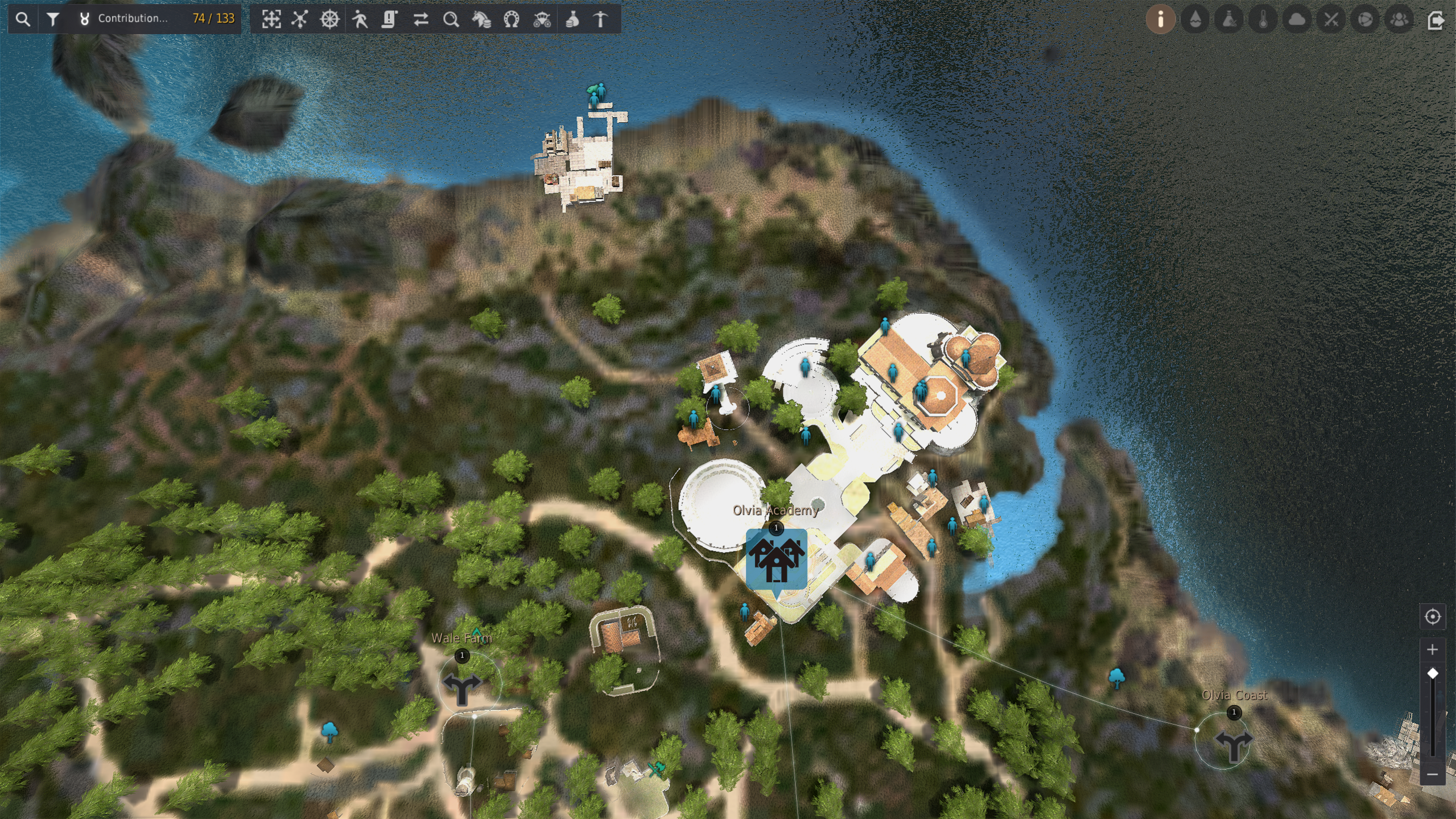Click the horseshoe toolbar icon

coord(512,19)
